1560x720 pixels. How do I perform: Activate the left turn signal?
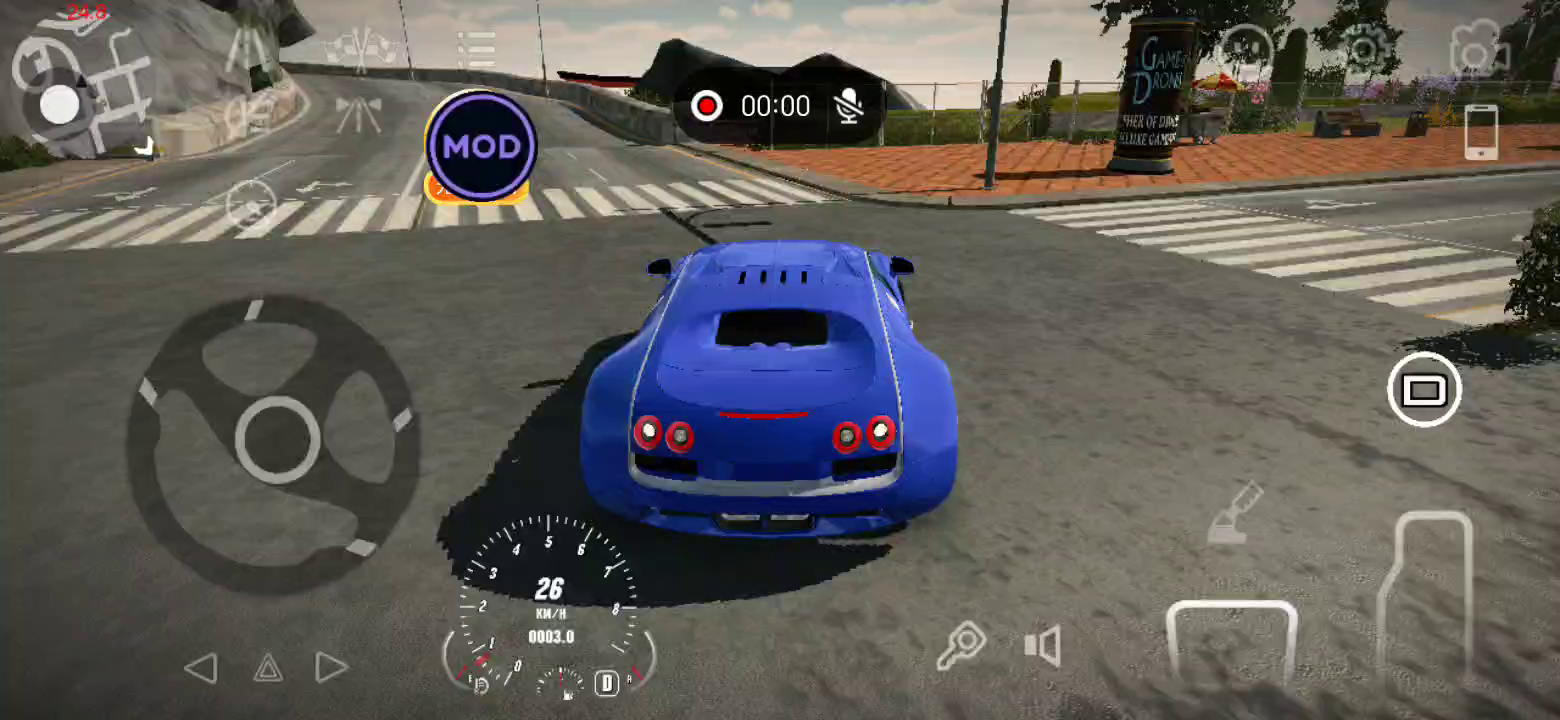pyautogui.click(x=201, y=668)
